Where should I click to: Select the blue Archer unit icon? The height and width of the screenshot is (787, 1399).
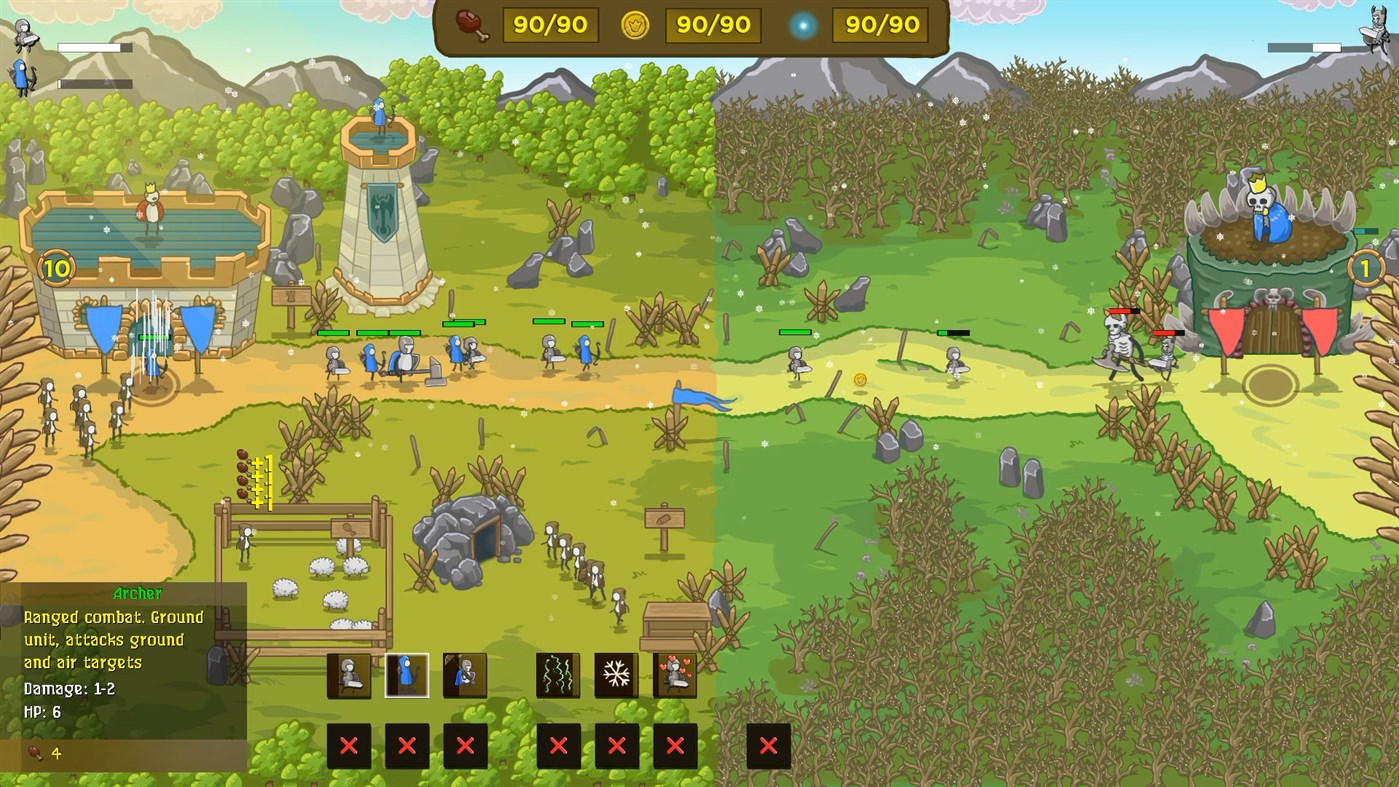pos(408,676)
